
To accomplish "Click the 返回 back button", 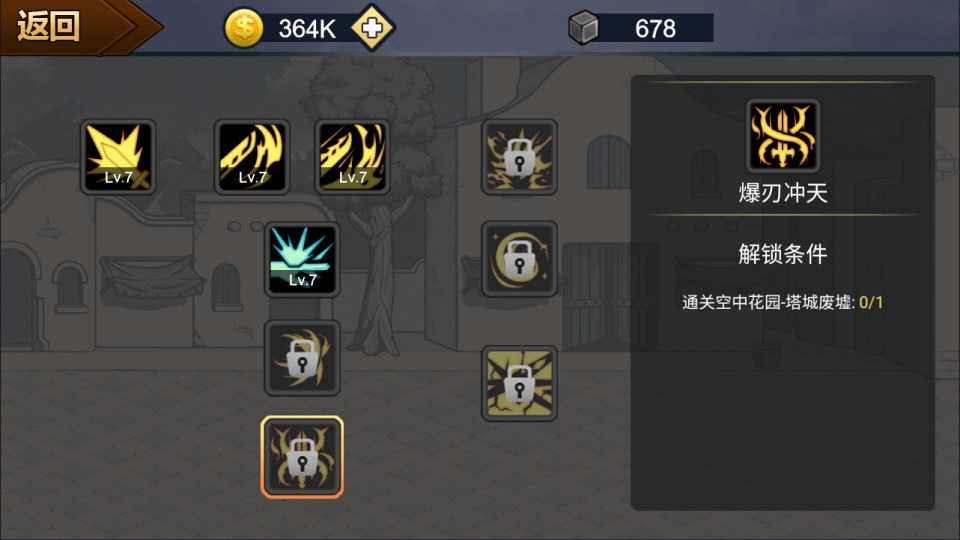I will 60,27.
